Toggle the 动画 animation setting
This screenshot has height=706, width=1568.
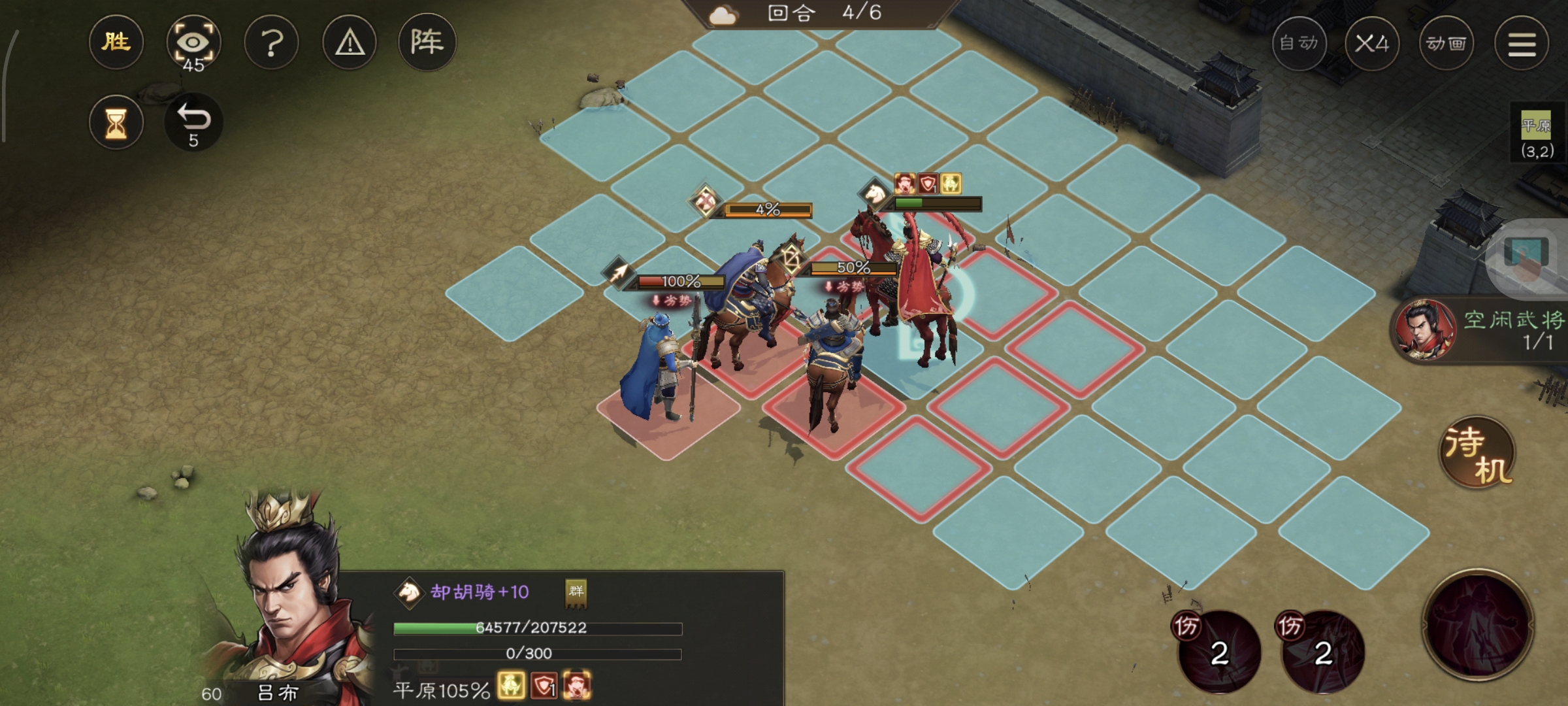click(1446, 44)
